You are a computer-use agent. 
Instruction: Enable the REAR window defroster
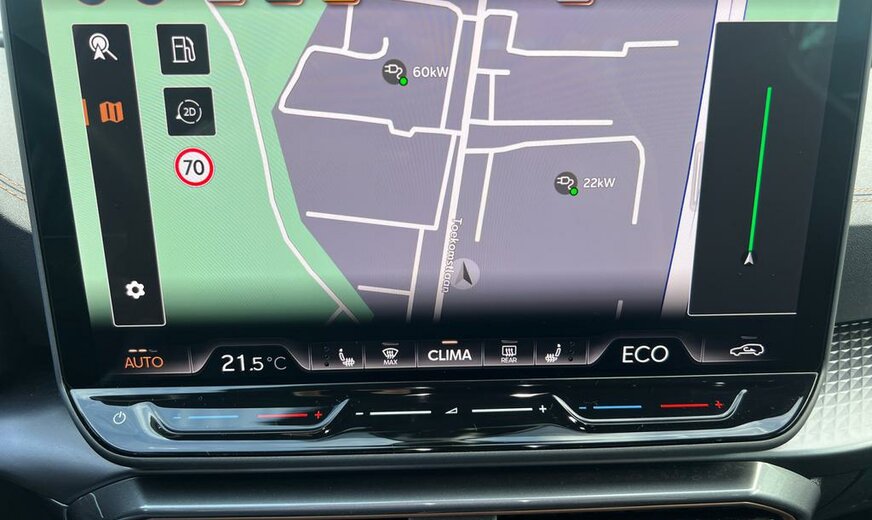coord(508,353)
